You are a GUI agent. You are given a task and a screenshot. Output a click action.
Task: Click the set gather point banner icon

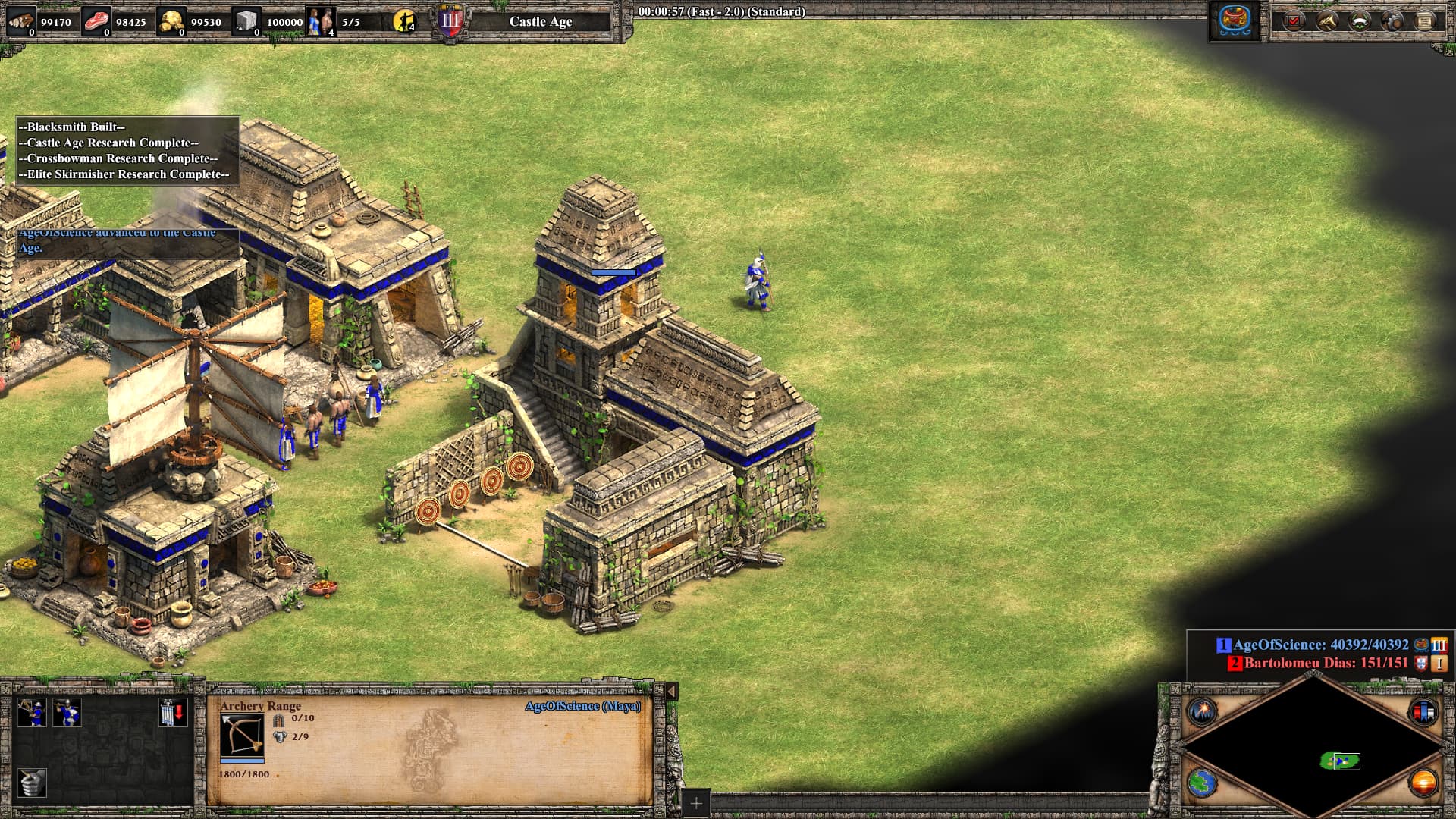(172, 713)
